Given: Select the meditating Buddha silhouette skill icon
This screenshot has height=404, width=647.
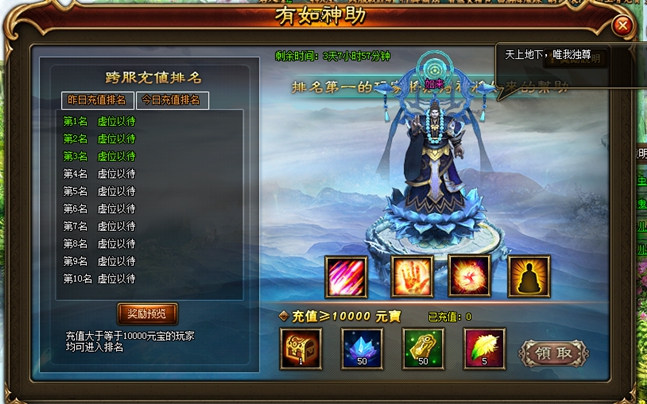Looking at the screenshot, I should pyautogui.click(x=528, y=277).
